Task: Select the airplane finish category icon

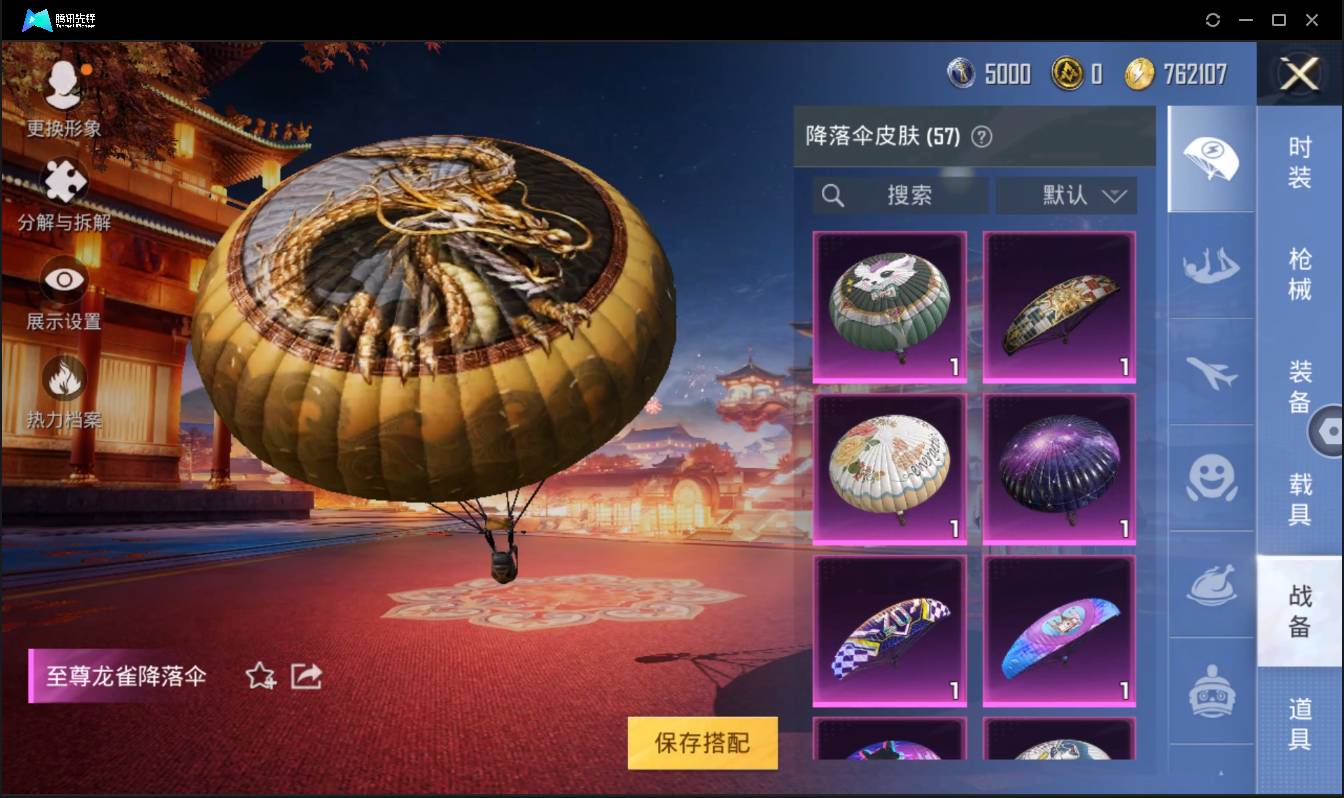Action: click(1211, 375)
